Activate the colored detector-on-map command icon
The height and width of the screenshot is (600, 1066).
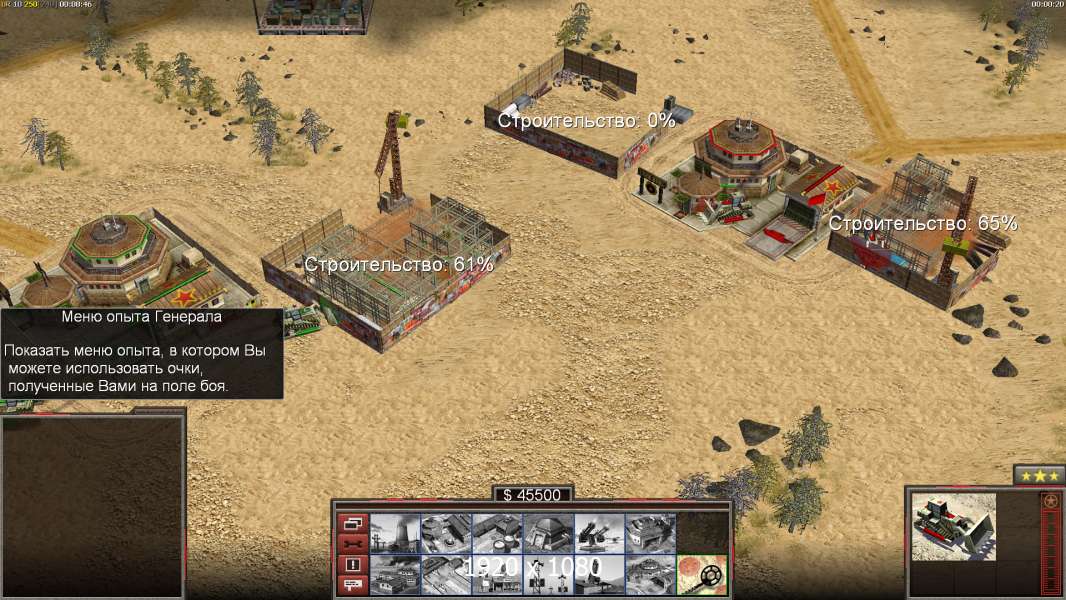701,574
